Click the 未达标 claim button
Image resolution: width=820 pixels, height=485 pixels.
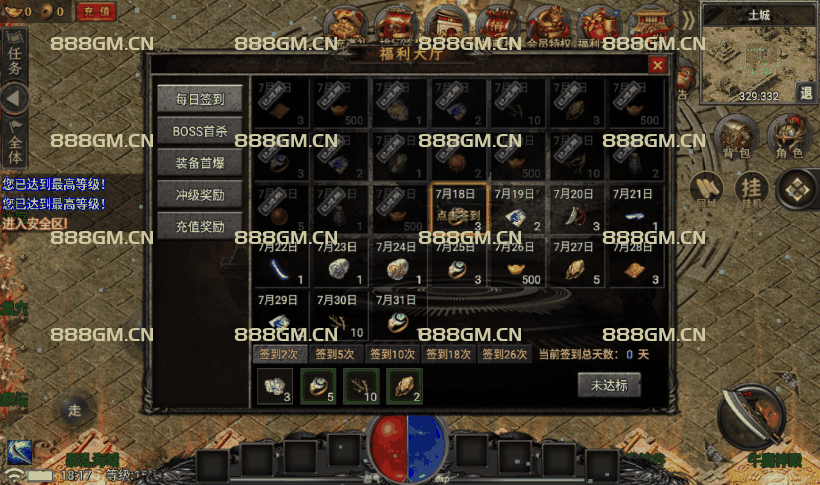pyautogui.click(x=608, y=385)
